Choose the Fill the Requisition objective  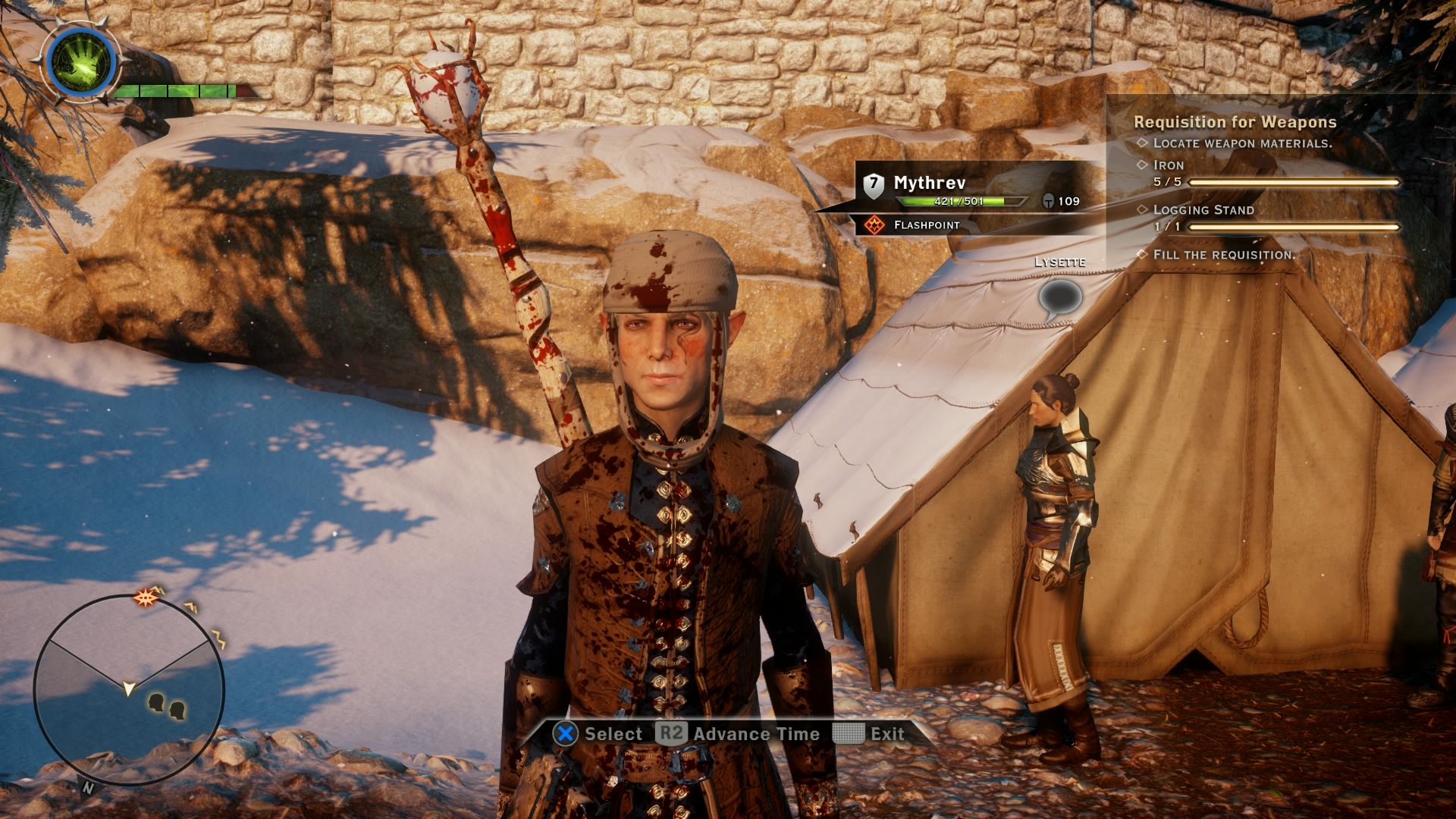pyautogui.click(x=1222, y=255)
